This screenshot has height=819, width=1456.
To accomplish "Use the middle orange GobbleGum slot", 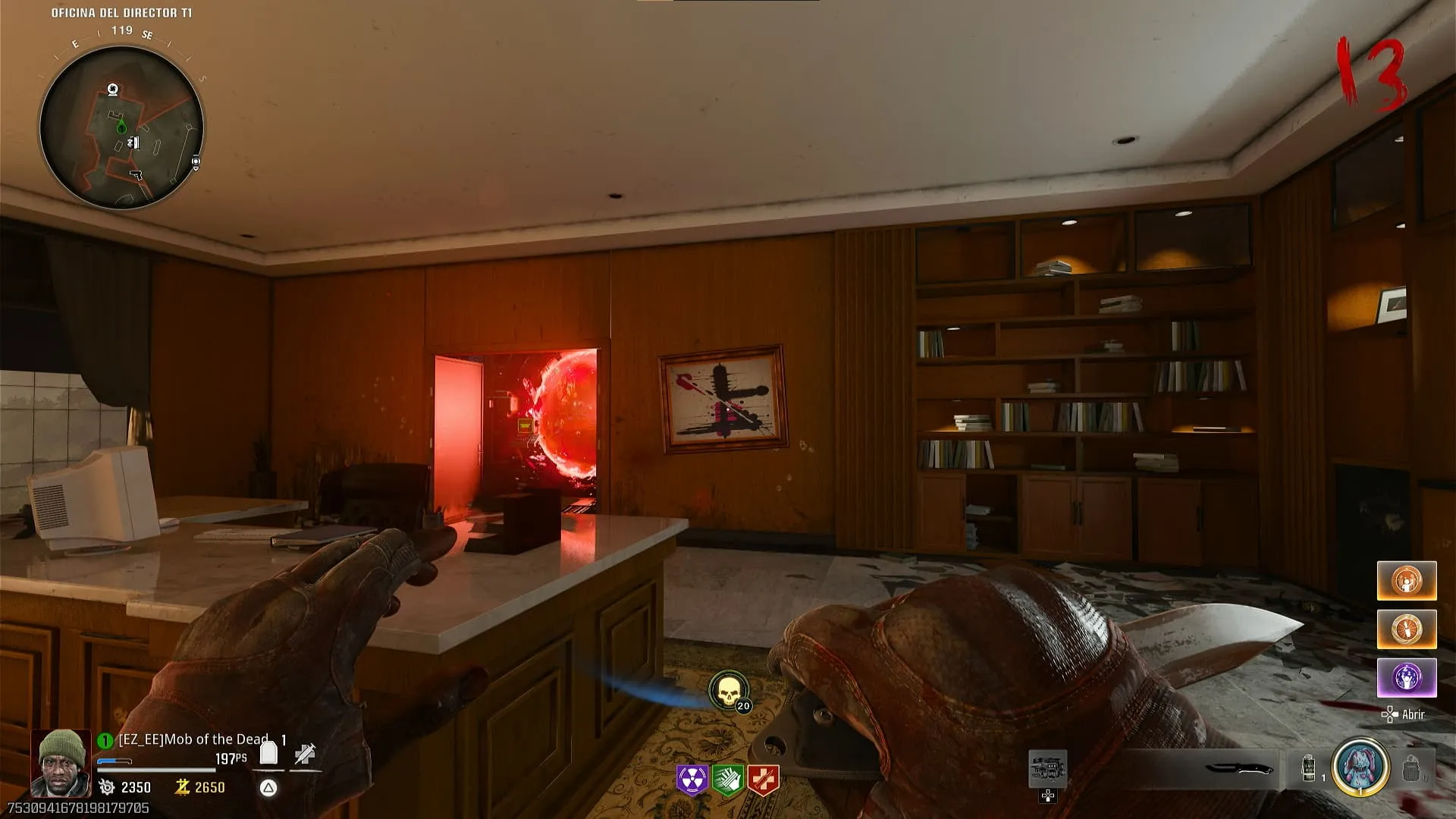I will [x=1407, y=629].
